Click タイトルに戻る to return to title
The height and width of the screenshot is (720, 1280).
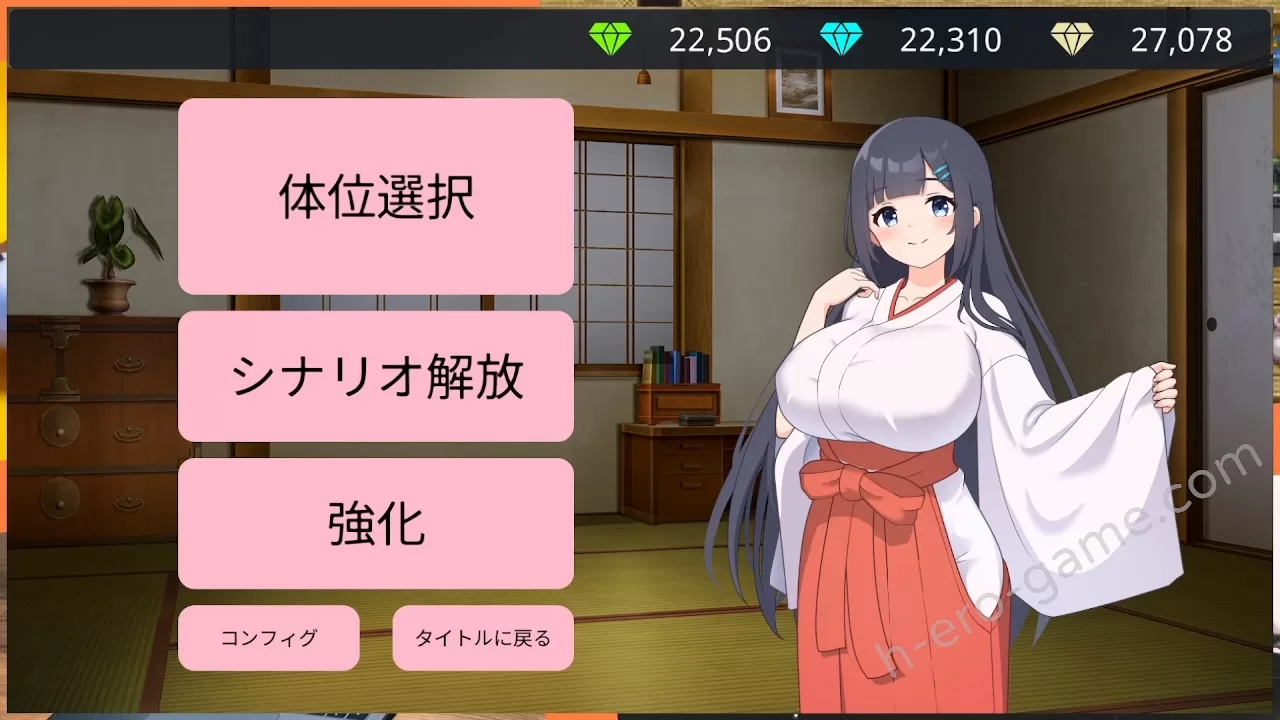coord(482,638)
